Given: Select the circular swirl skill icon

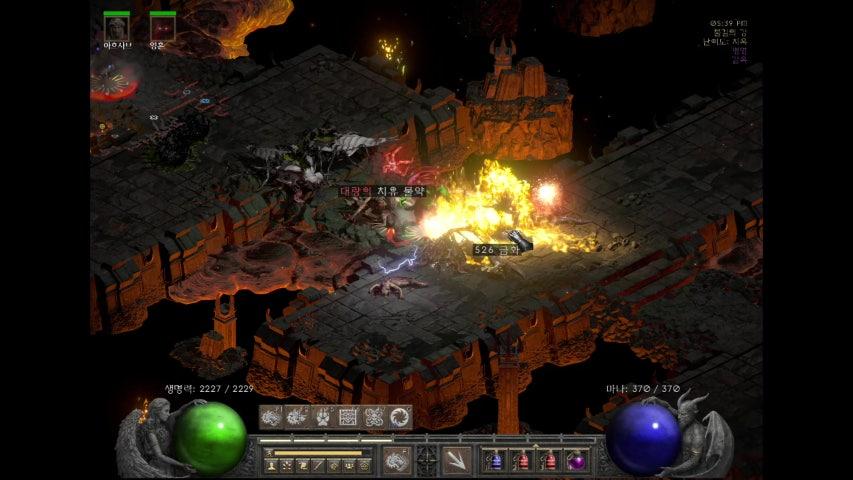Looking at the screenshot, I should tap(400, 417).
